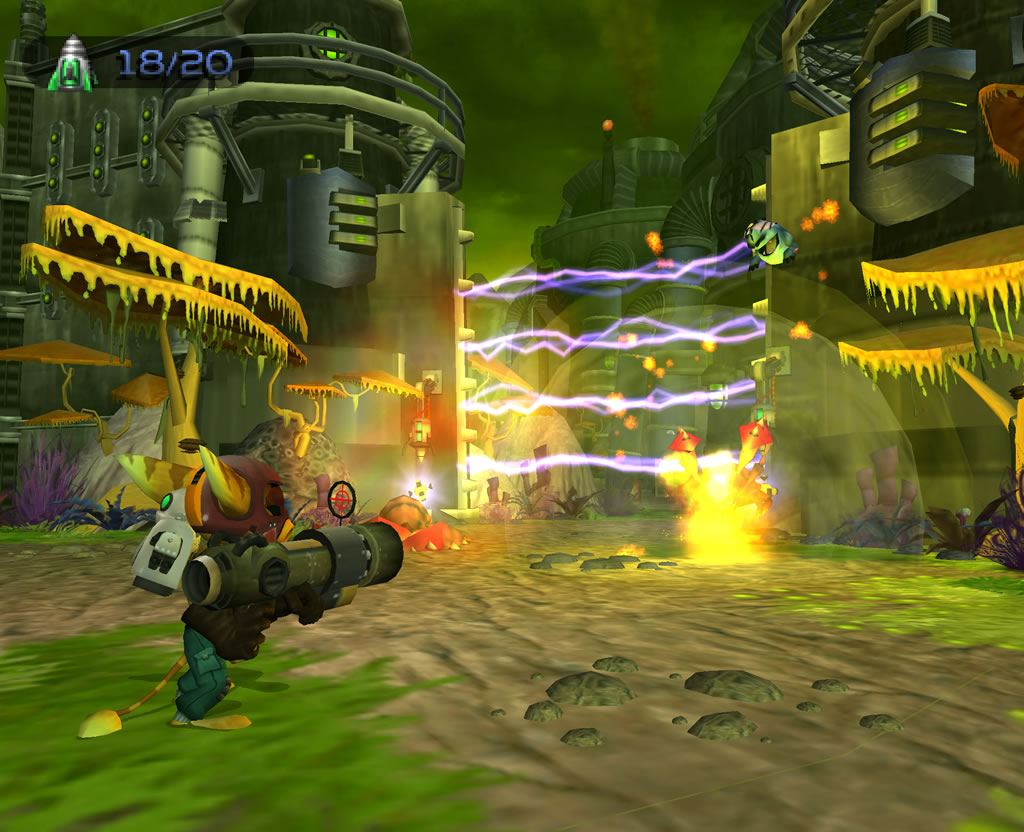Select the rocket weapon icon

point(74,64)
